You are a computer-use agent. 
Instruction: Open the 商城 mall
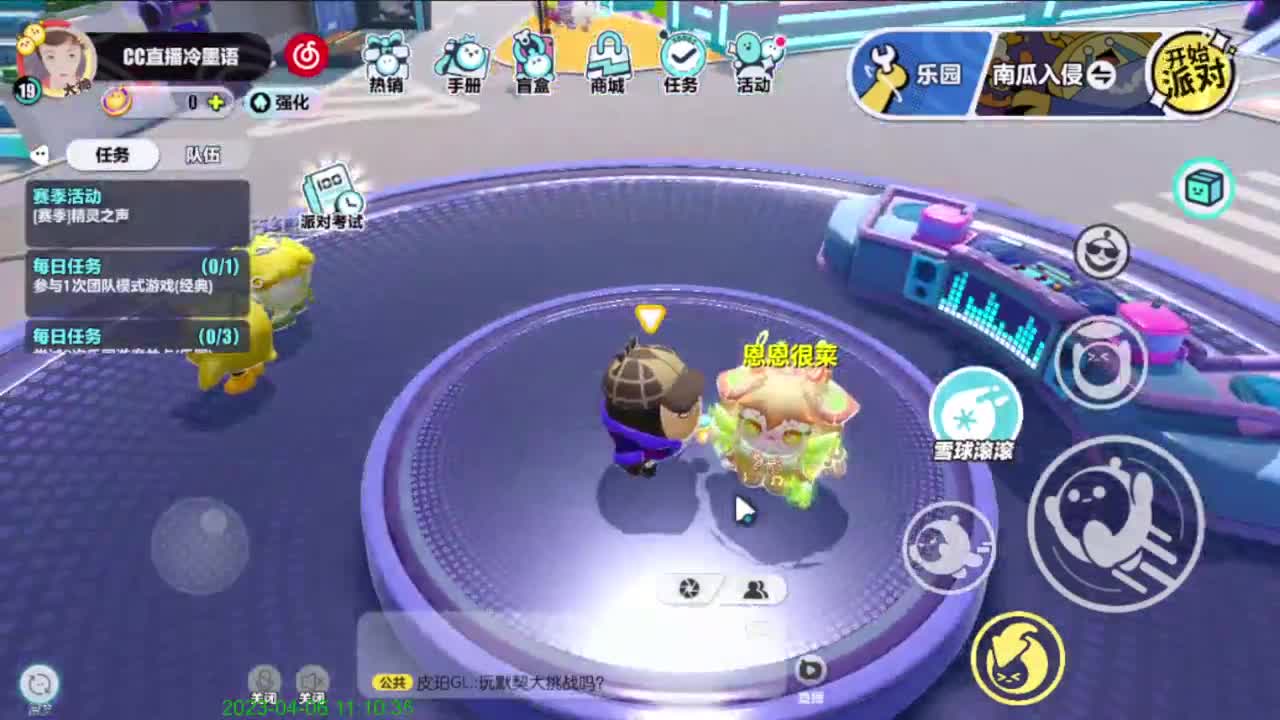[606, 60]
